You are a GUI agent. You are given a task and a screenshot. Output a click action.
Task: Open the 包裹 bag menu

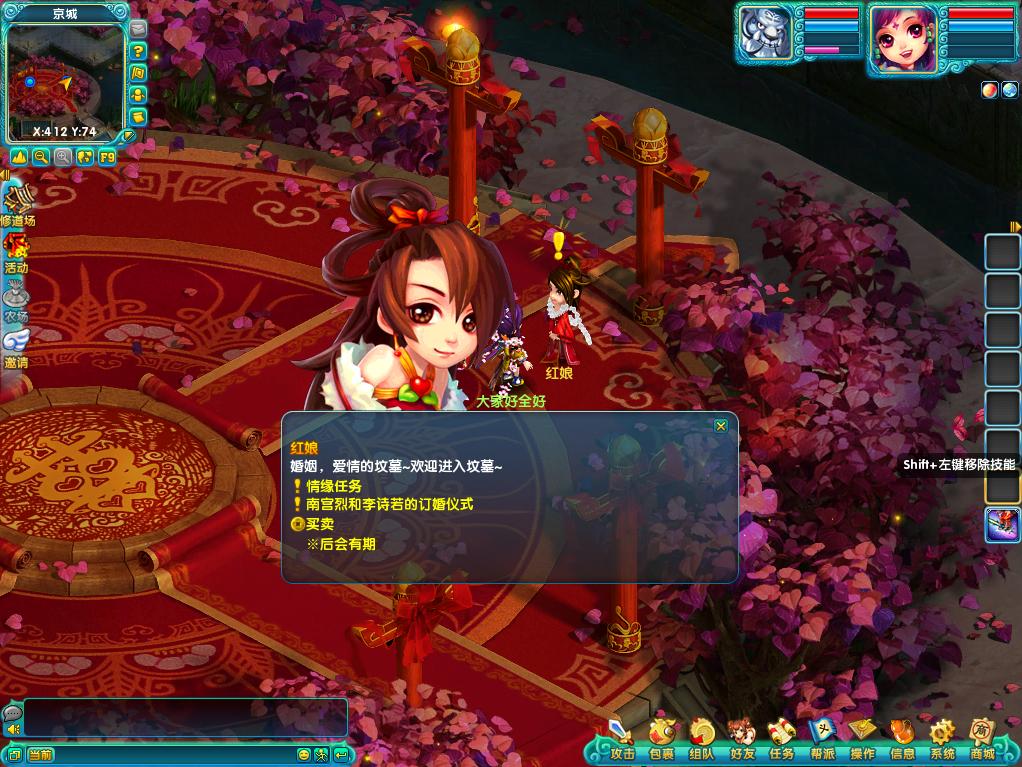click(x=661, y=740)
